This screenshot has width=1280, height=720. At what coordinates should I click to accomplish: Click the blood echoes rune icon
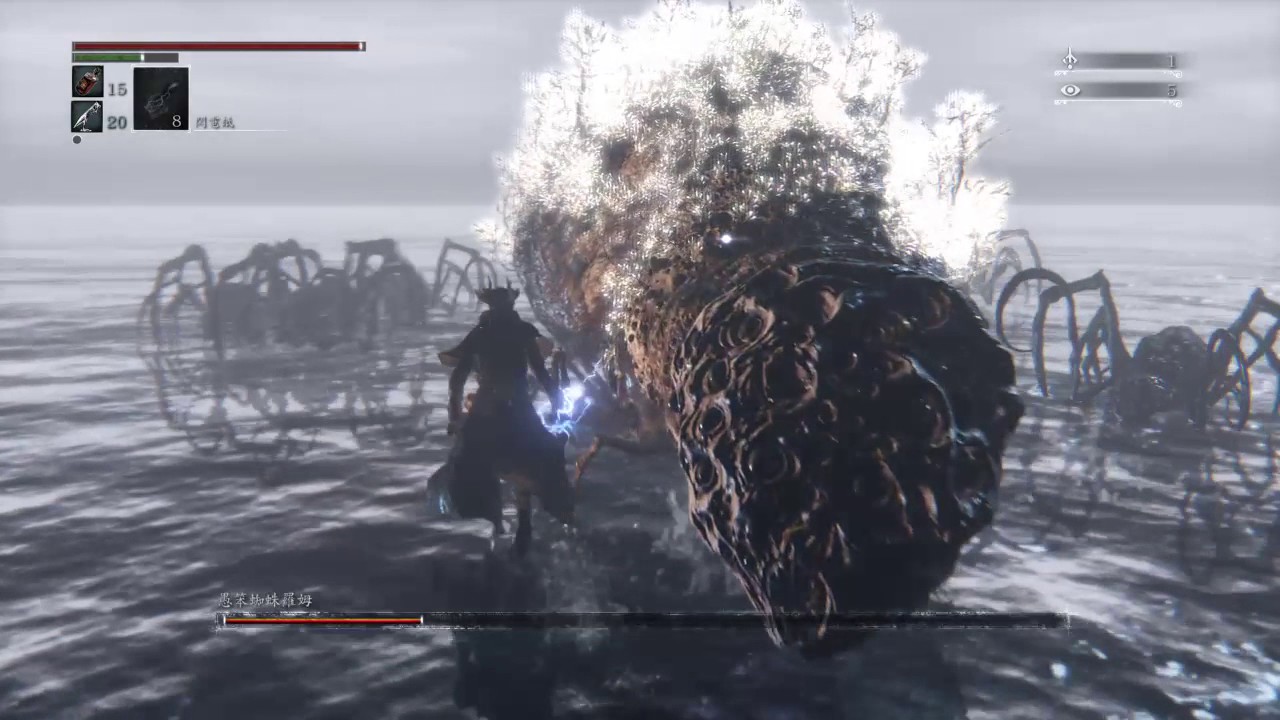point(1069,60)
